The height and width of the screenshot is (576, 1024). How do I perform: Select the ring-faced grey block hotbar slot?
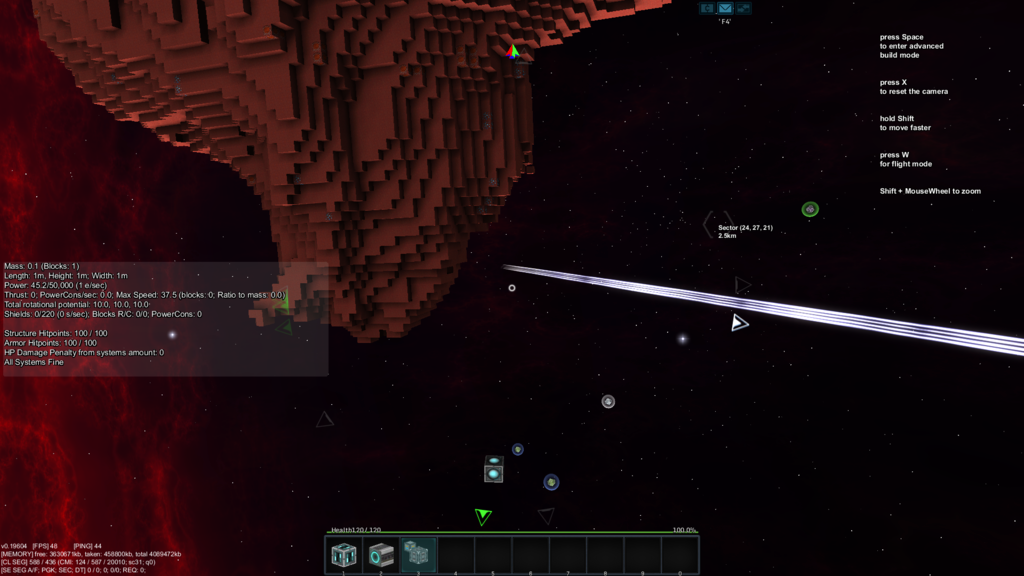pos(381,554)
